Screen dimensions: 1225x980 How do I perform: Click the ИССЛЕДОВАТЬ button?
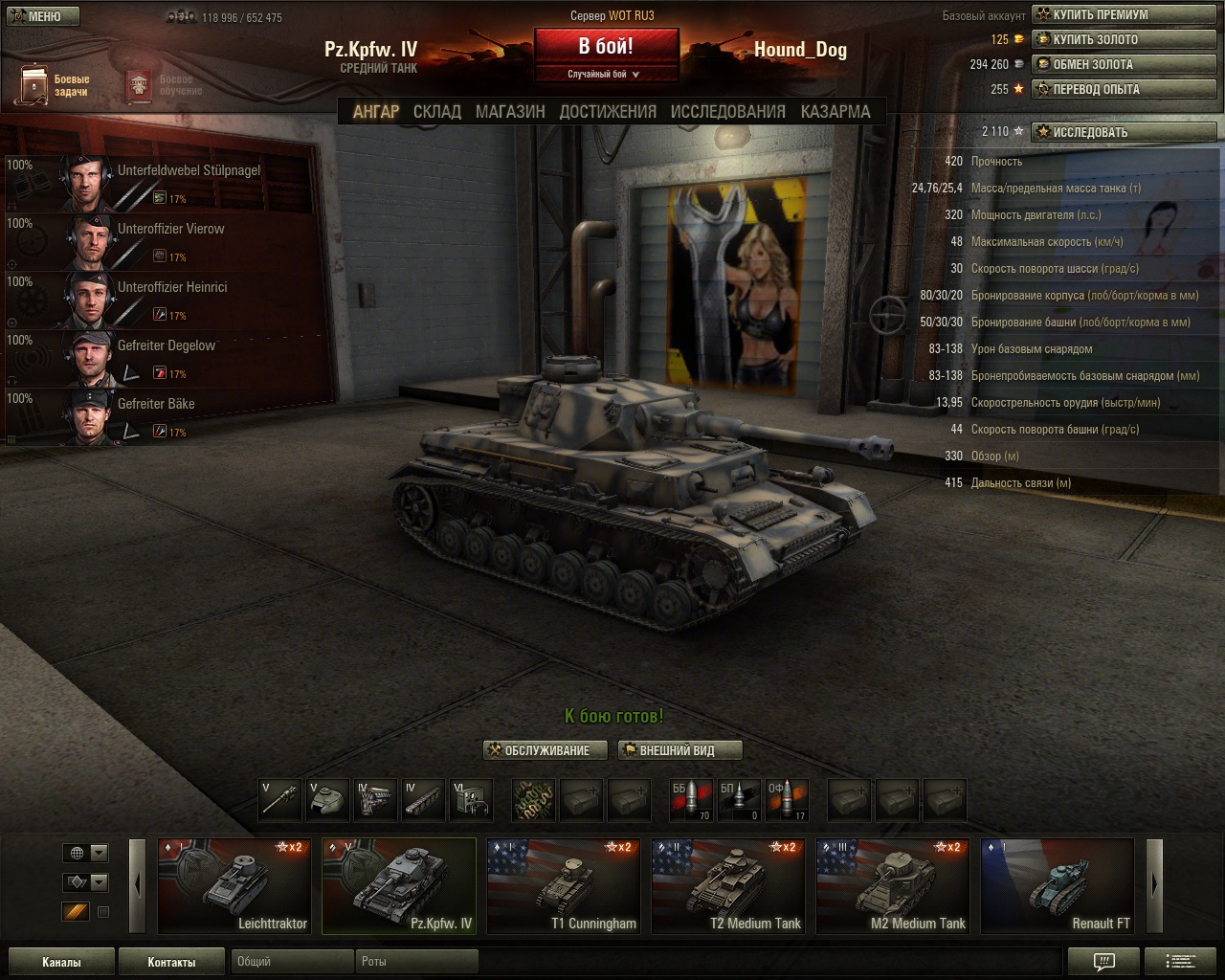click(1124, 132)
